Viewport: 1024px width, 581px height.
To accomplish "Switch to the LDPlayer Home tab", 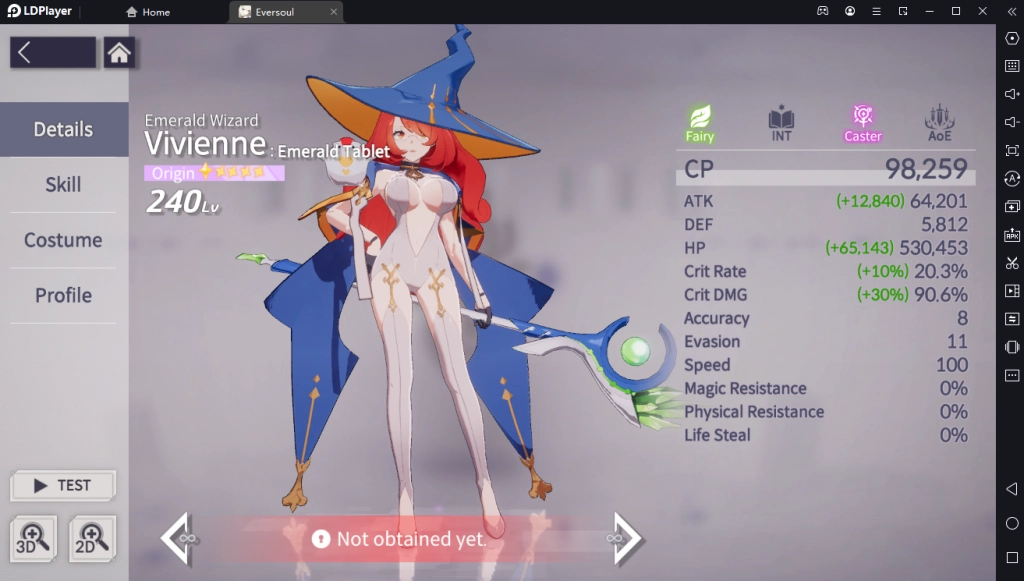I will pos(148,12).
